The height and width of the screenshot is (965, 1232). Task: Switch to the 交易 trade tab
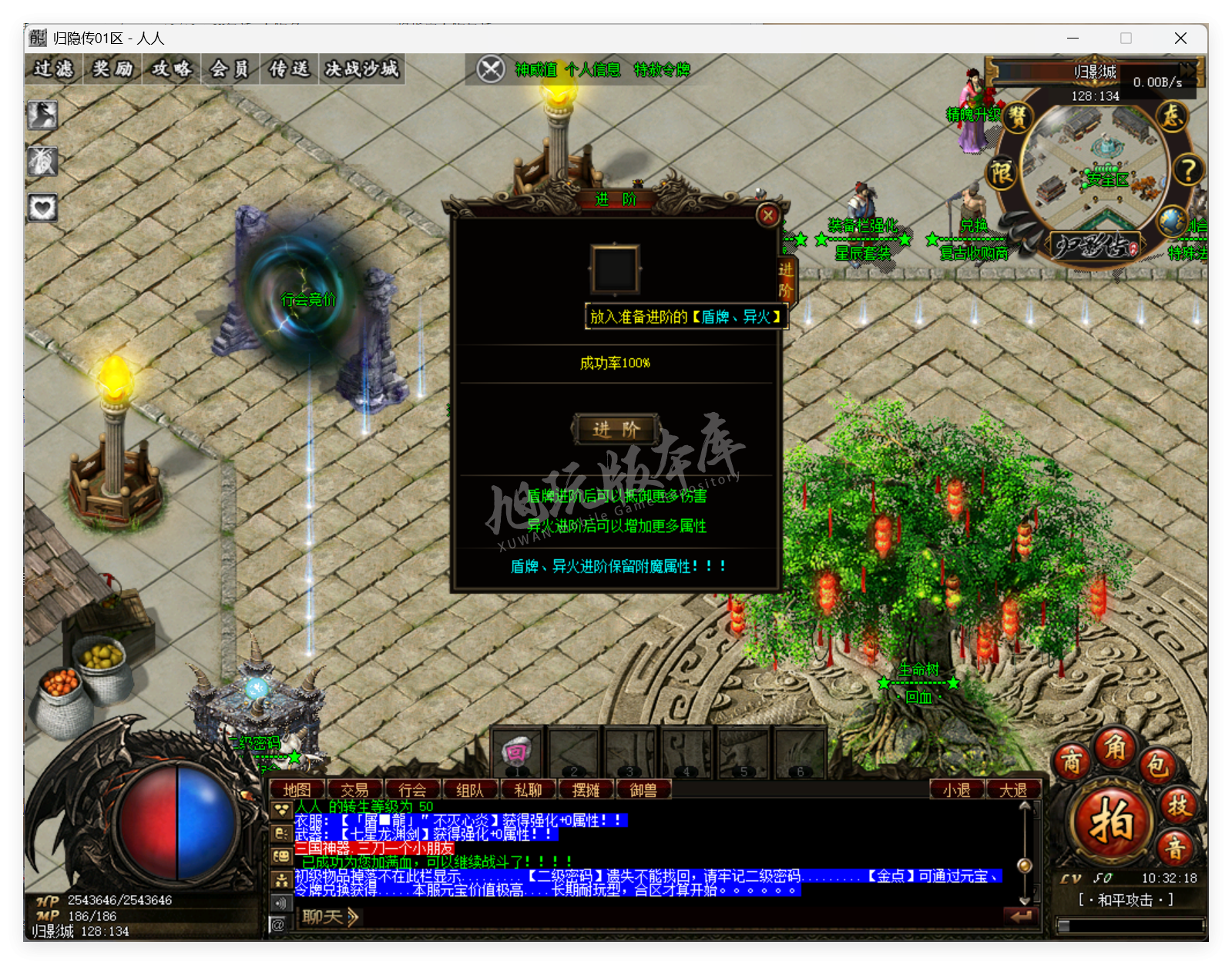[356, 789]
